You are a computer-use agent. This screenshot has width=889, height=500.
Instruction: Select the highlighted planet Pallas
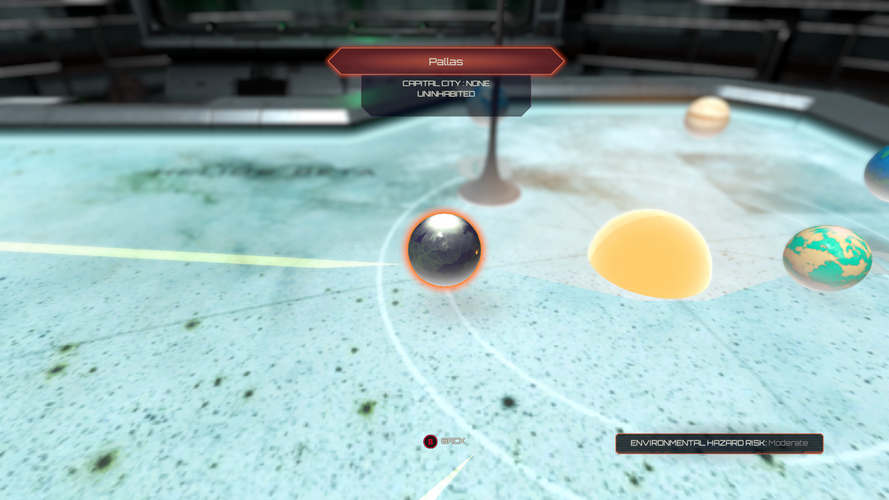444,250
